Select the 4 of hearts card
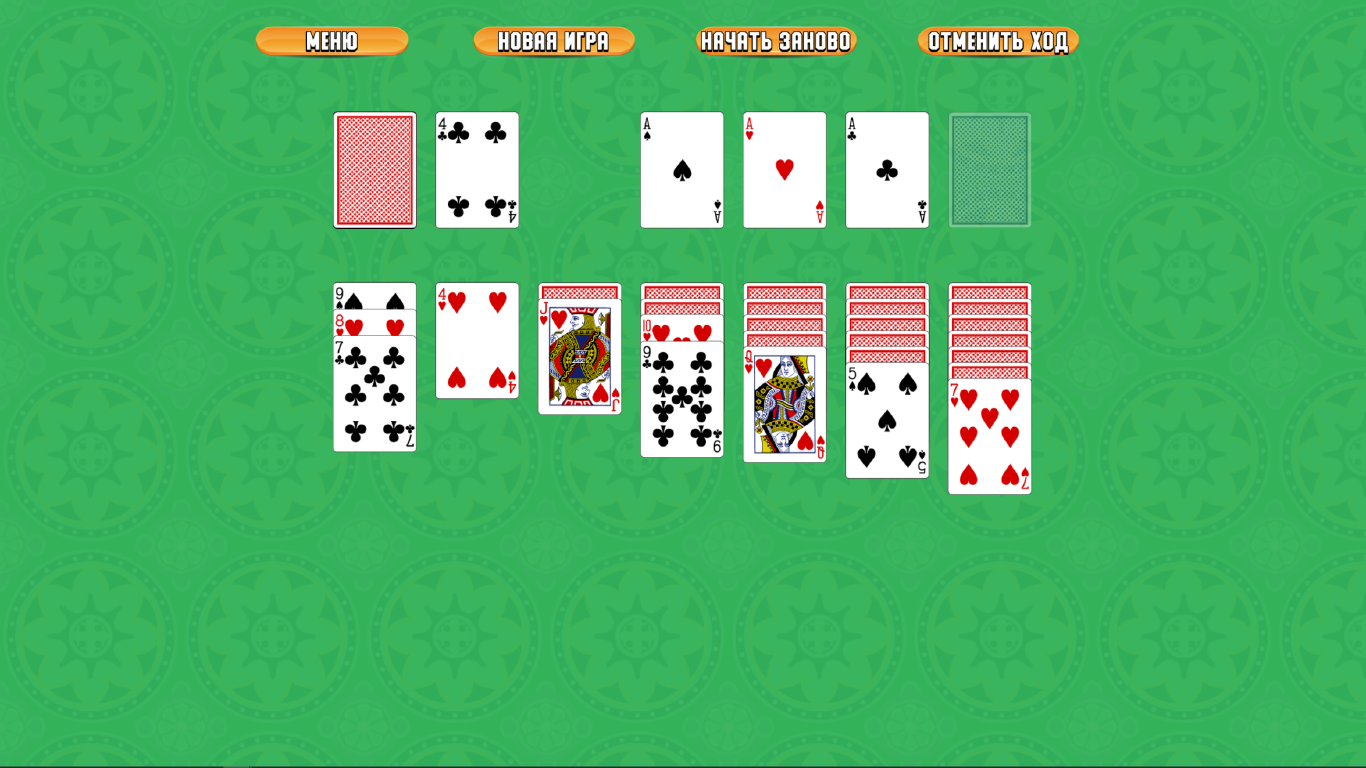Viewport: 1366px width, 768px height. [477, 340]
